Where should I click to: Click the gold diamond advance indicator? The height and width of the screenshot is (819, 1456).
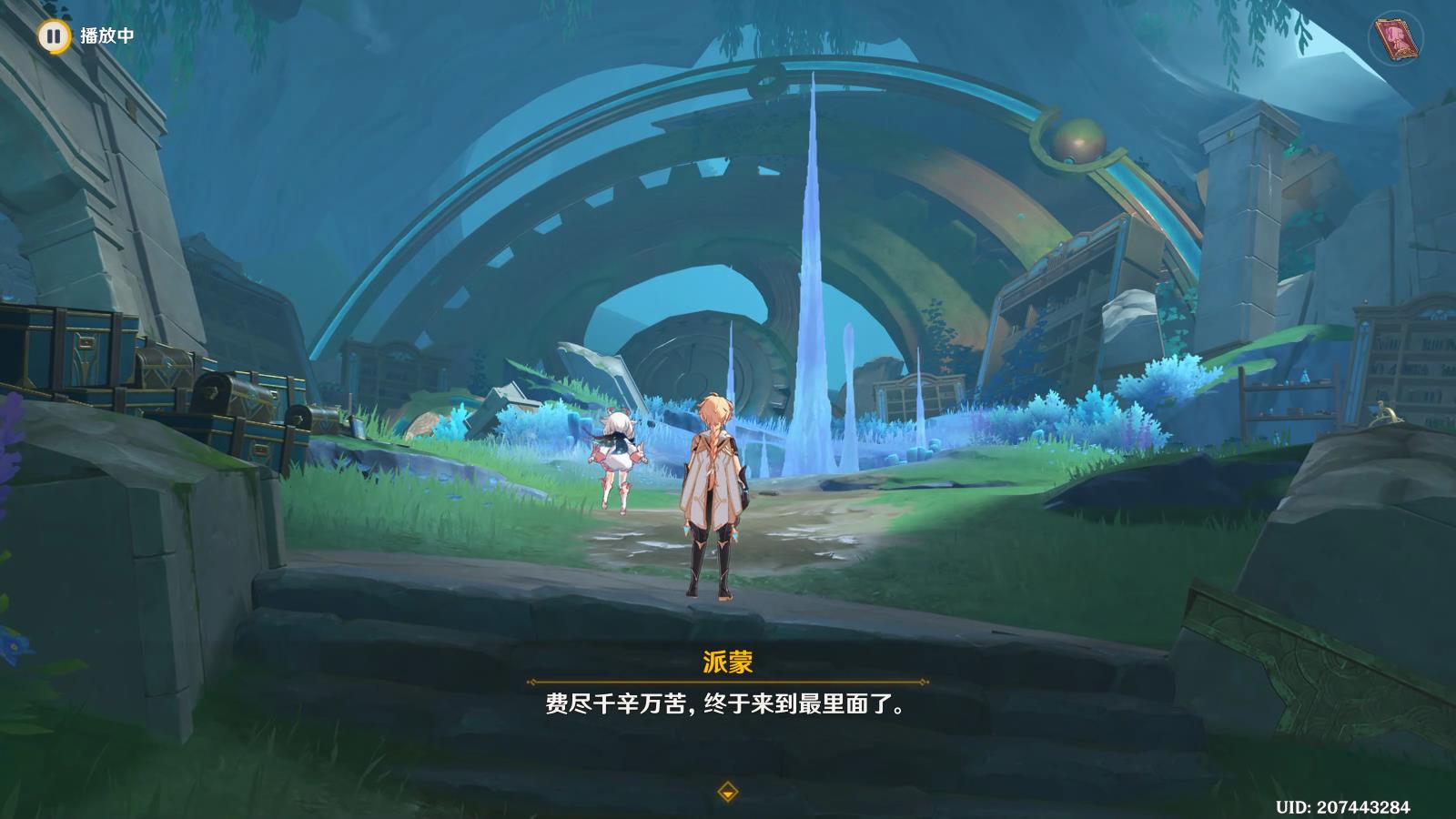point(727,791)
